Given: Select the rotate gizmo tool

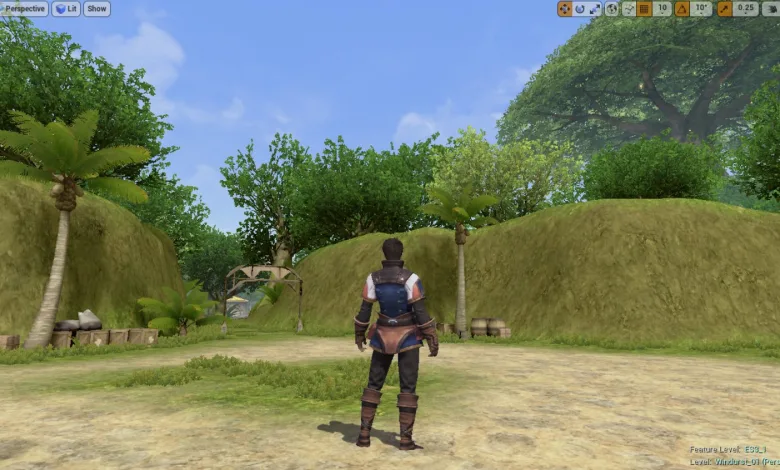Looking at the screenshot, I should coord(580,9).
